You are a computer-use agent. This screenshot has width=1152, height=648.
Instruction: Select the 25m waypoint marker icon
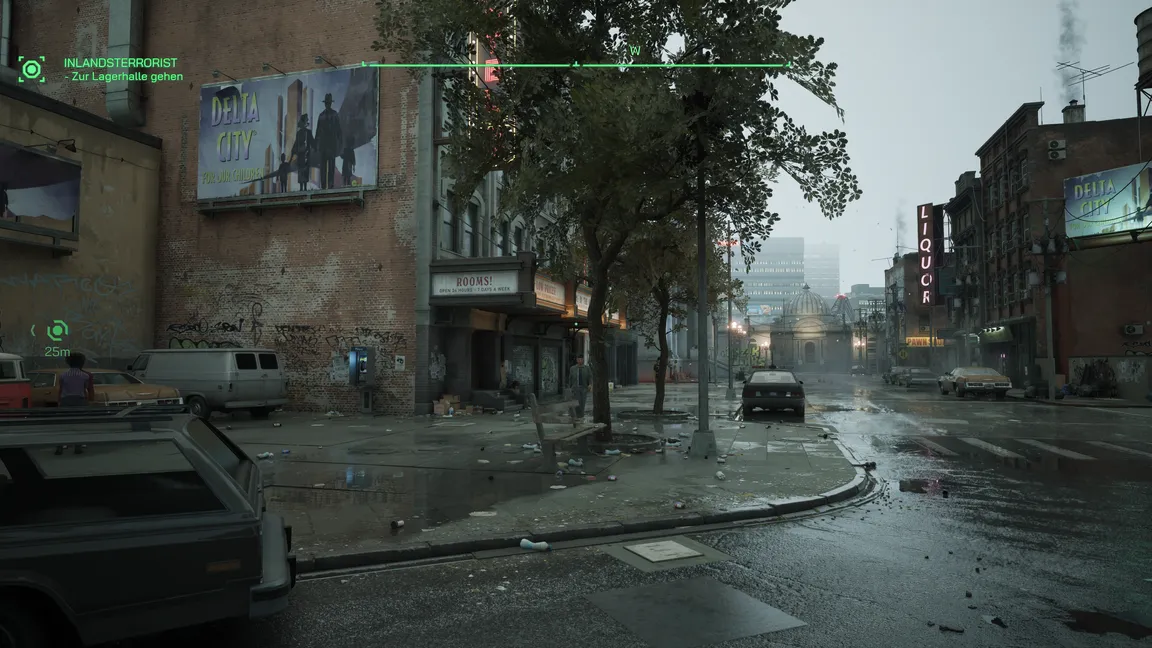click(58, 330)
